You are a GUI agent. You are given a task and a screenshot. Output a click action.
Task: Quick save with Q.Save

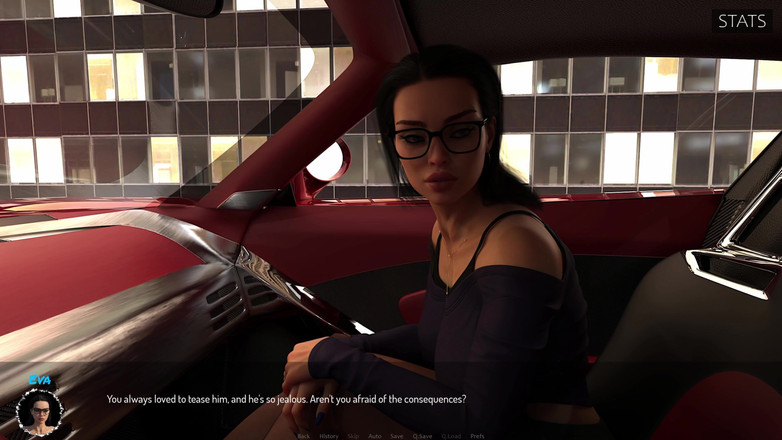(x=424, y=436)
